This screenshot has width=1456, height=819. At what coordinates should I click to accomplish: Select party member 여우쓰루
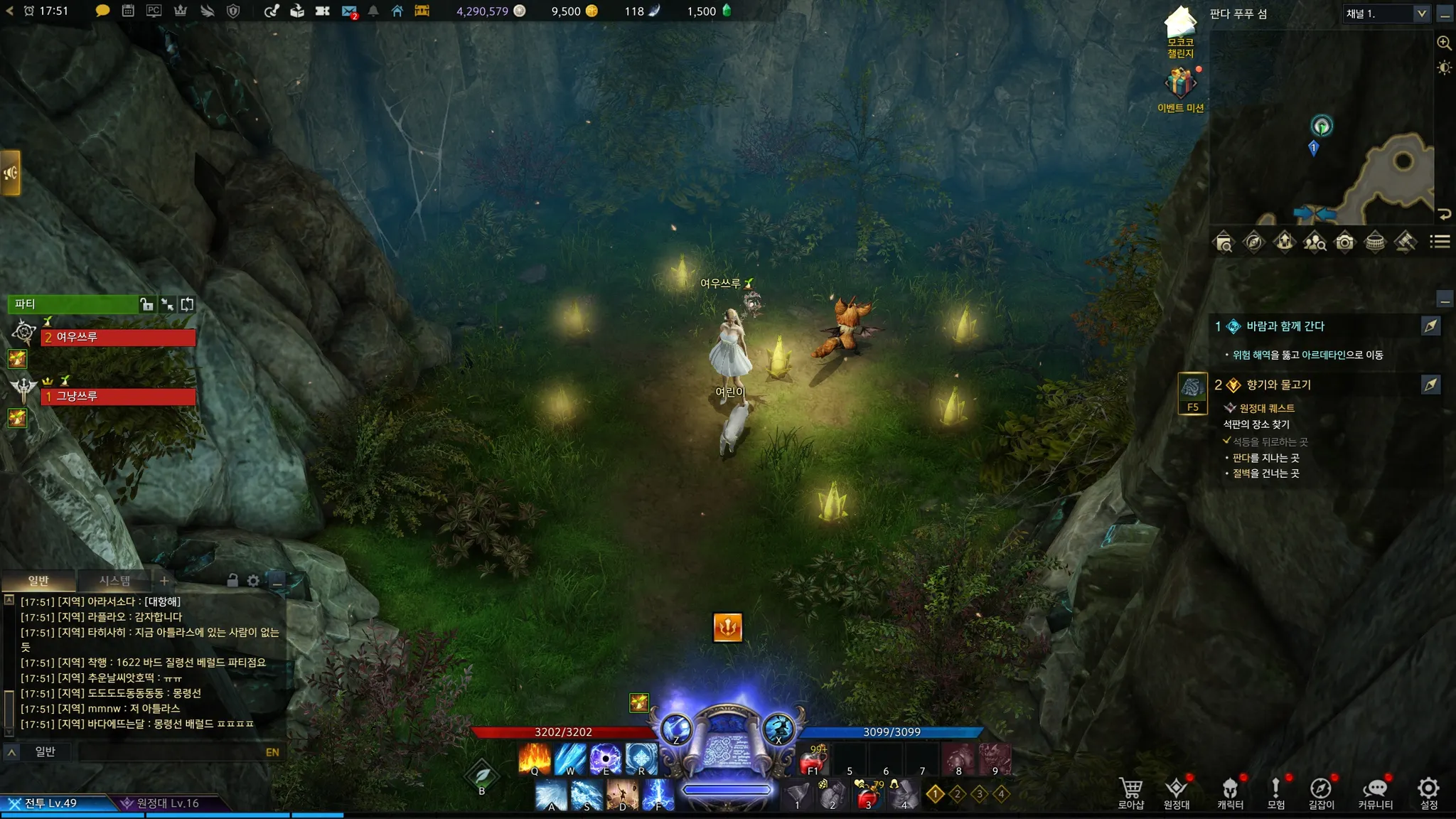point(118,337)
